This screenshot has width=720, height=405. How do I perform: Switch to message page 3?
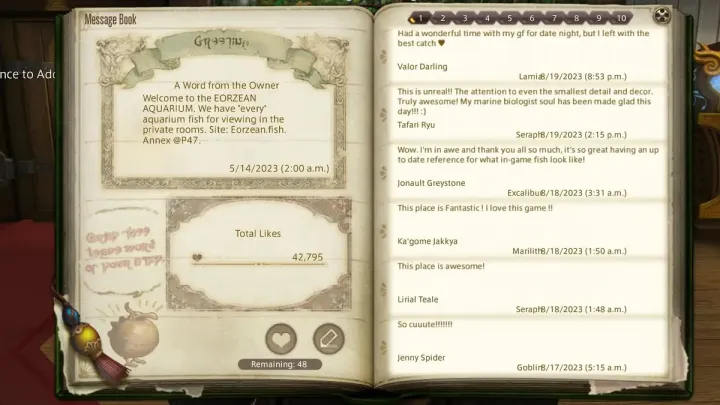465,18
